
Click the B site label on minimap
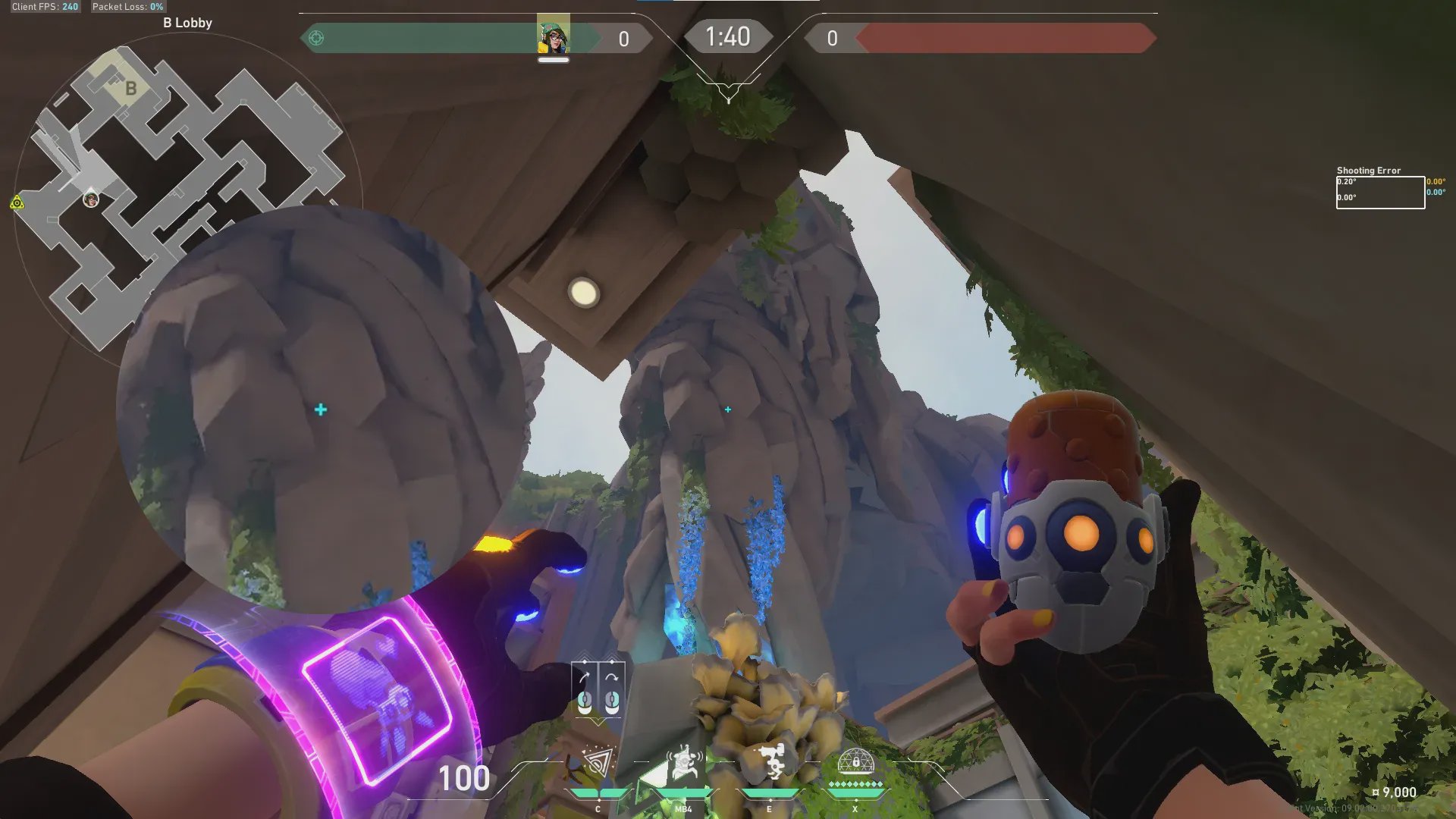pyautogui.click(x=130, y=89)
